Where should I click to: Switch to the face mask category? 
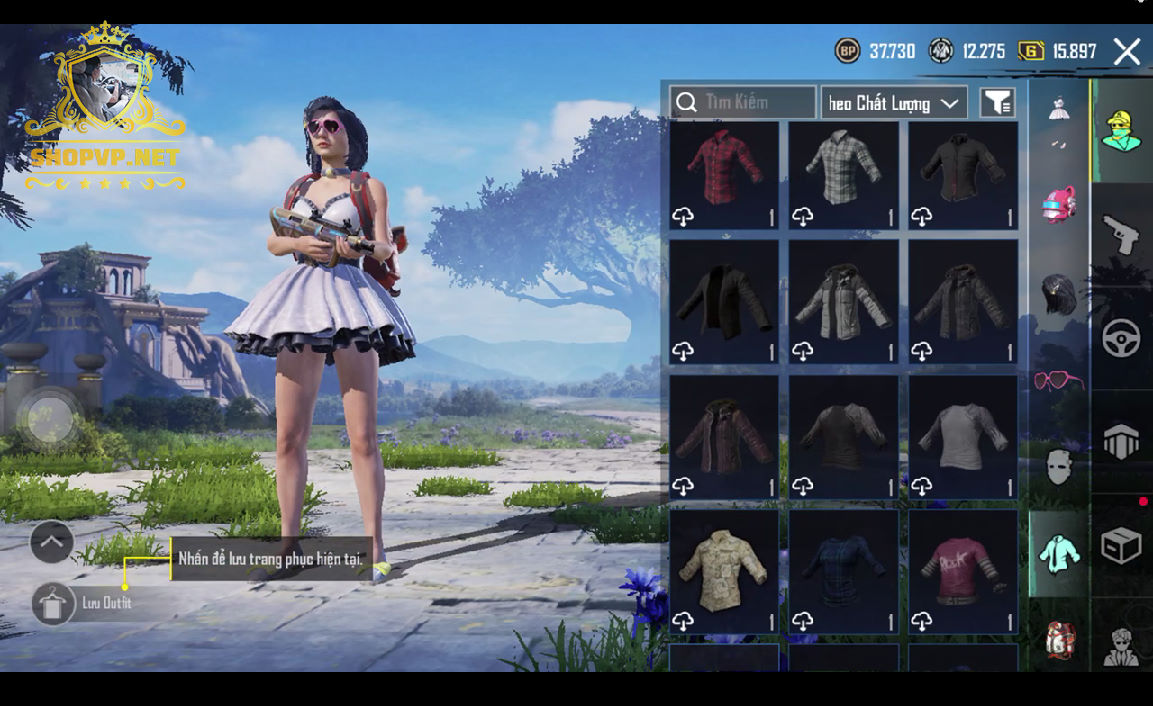pyautogui.click(x=1058, y=466)
